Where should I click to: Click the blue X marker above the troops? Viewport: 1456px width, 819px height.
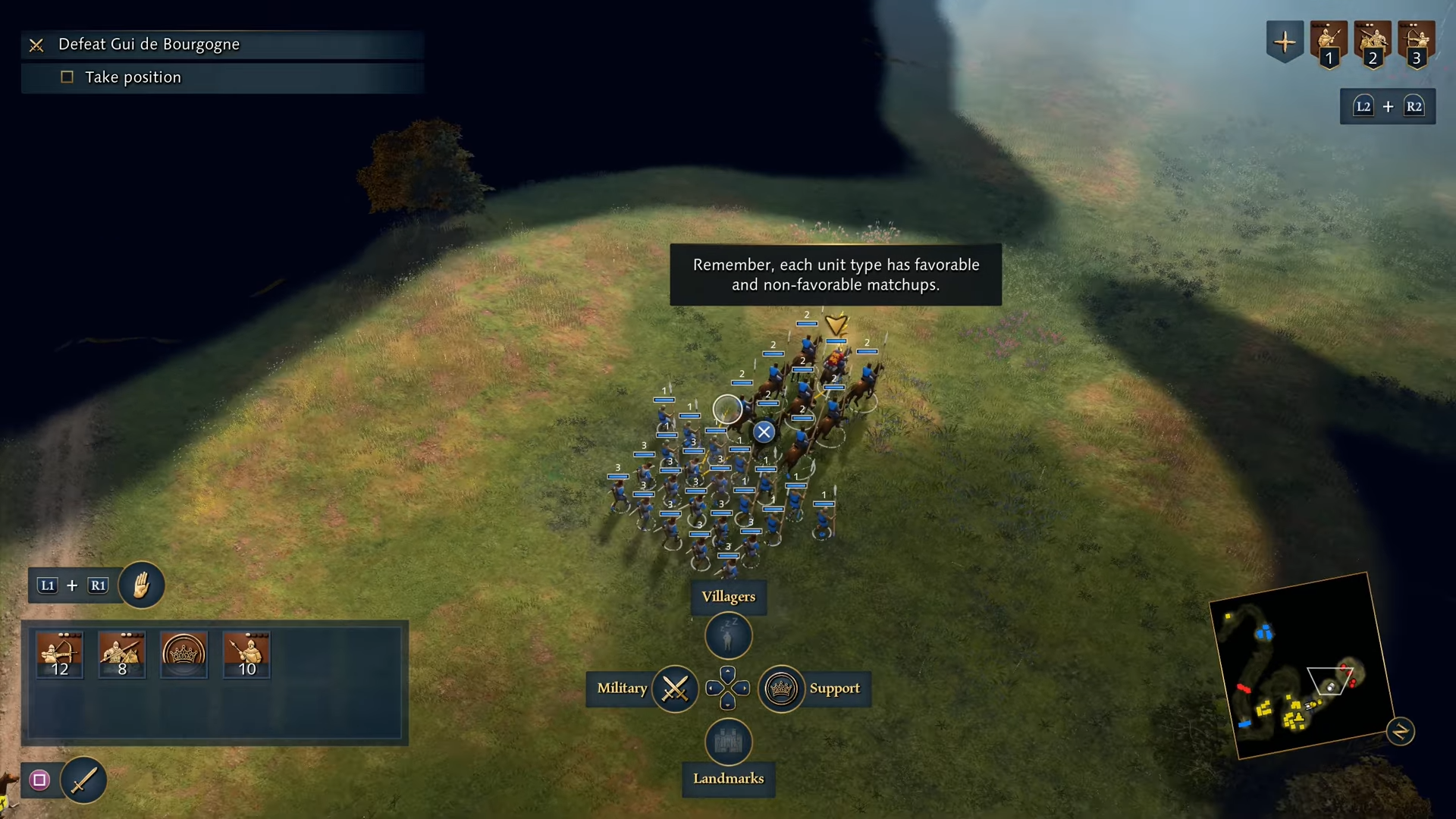tap(764, 431)
